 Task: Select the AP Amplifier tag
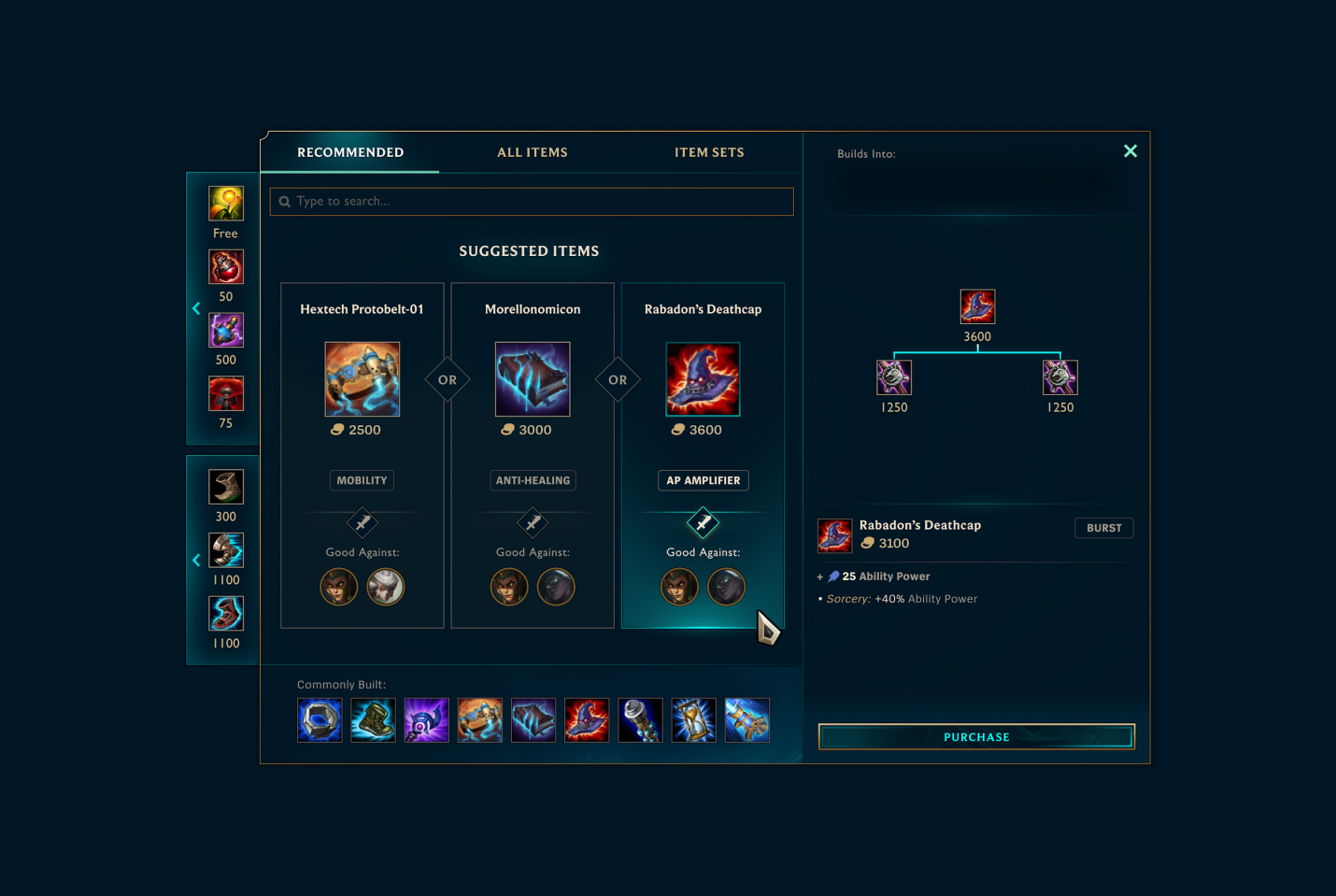click(x=703, y=480)
